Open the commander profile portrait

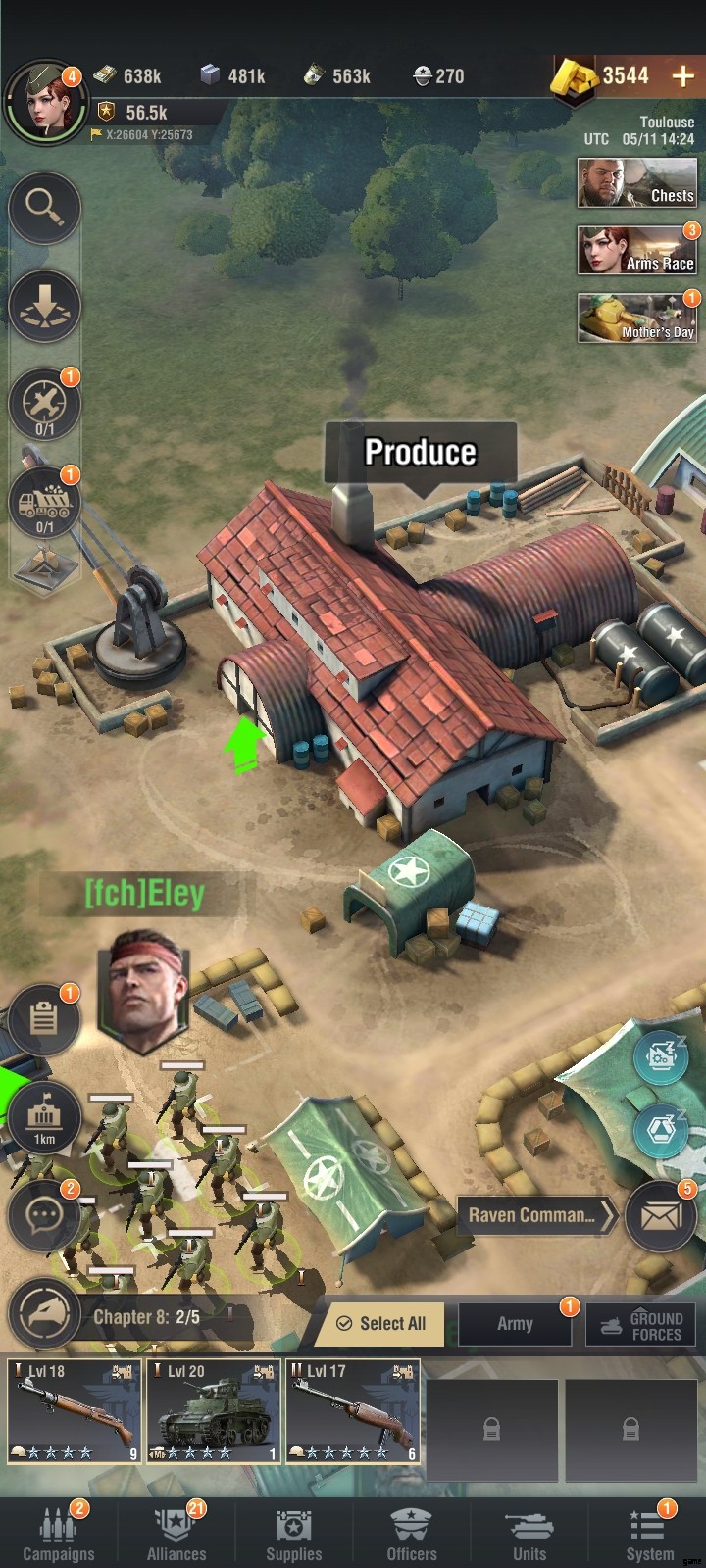pos(43,102)
